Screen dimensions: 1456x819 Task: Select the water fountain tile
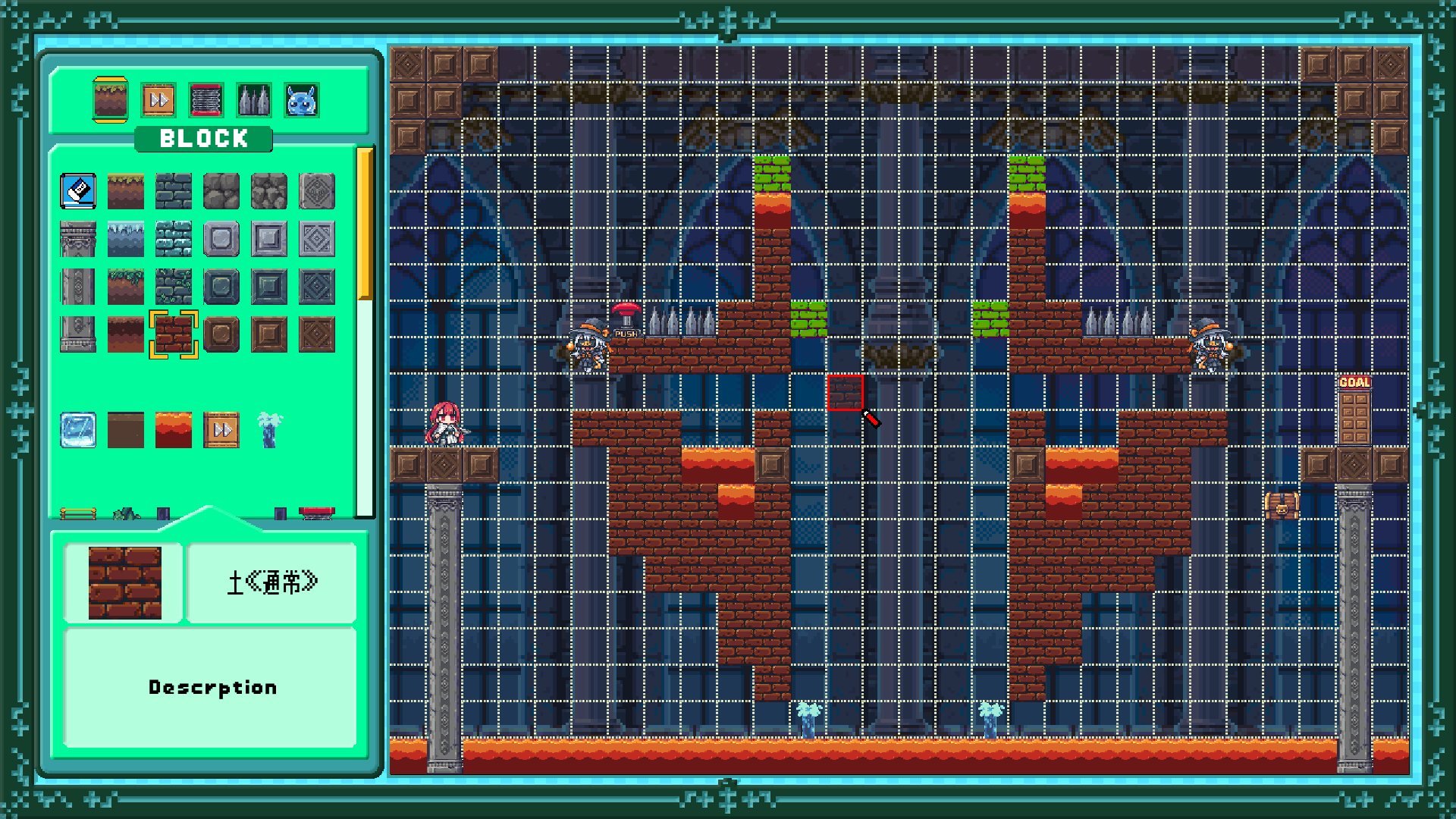[x=269, y=430]
